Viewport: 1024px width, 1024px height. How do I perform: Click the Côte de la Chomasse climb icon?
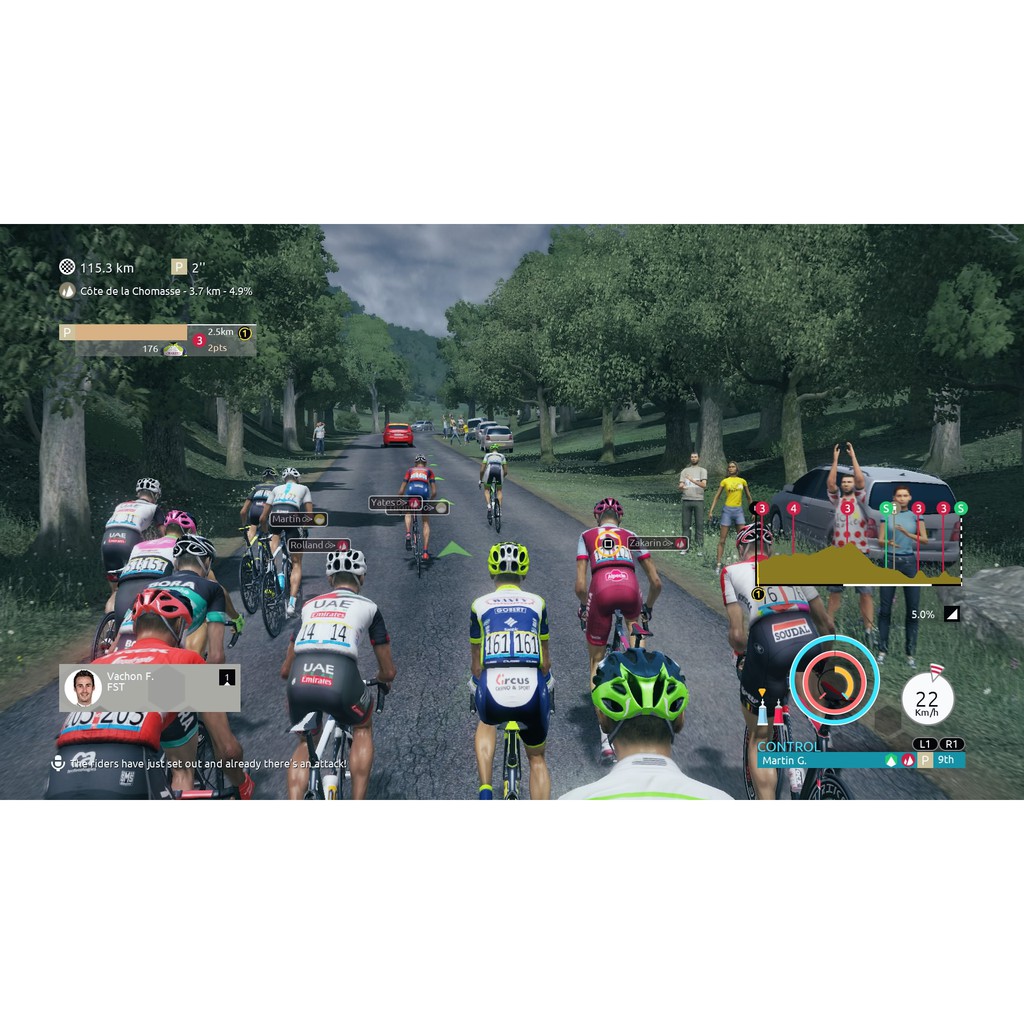[x=67, y=291]
